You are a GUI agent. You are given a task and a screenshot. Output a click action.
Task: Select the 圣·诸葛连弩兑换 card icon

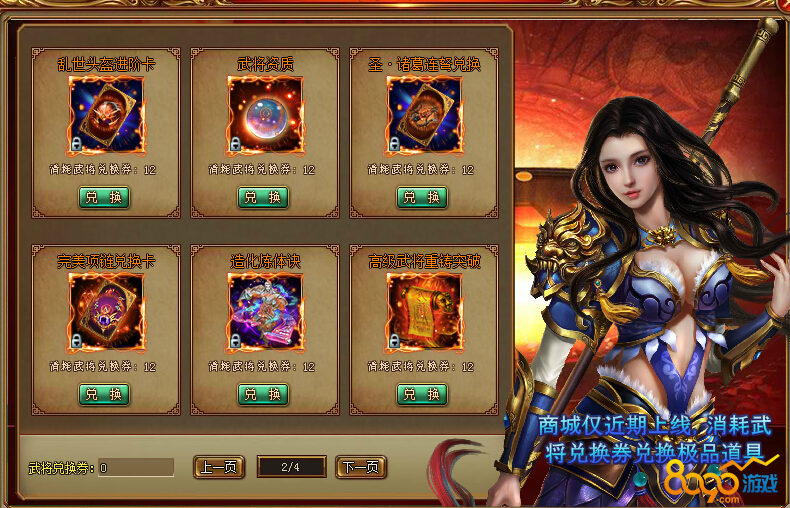coord(423,115)
